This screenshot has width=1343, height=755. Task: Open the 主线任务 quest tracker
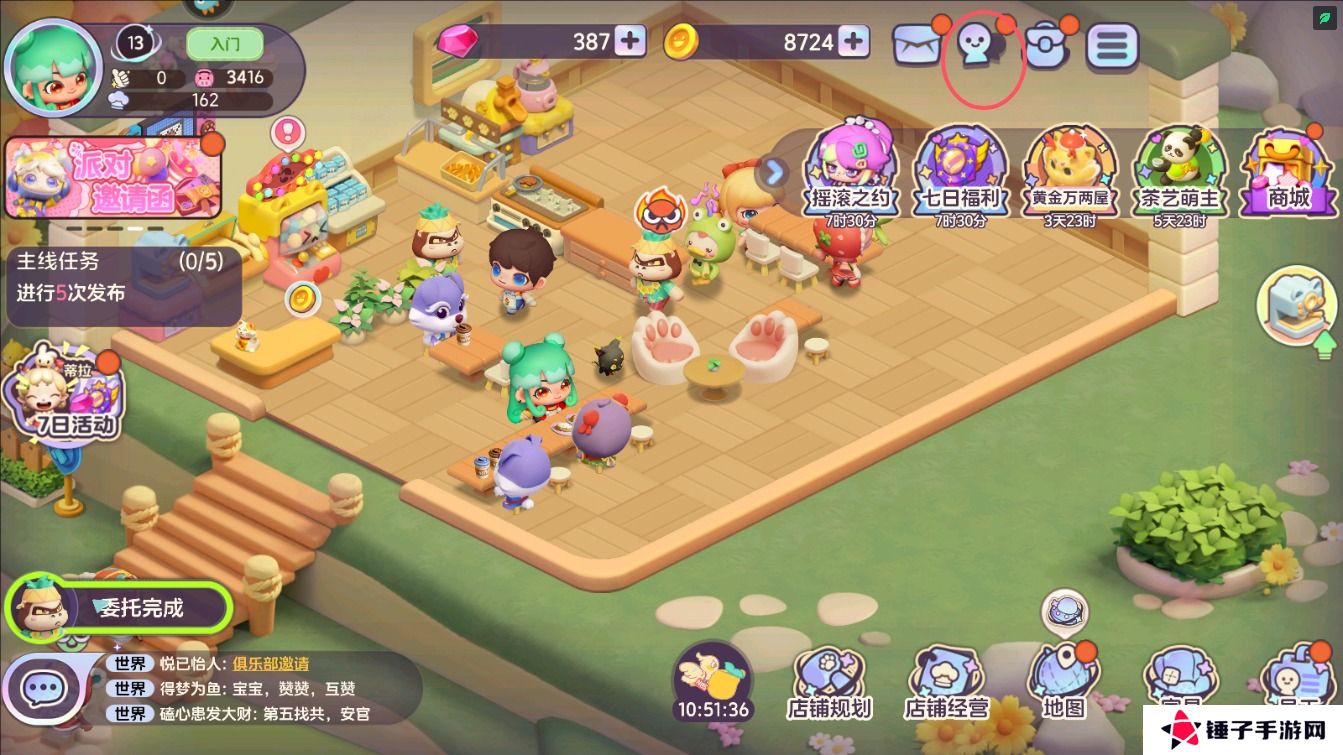123,278
